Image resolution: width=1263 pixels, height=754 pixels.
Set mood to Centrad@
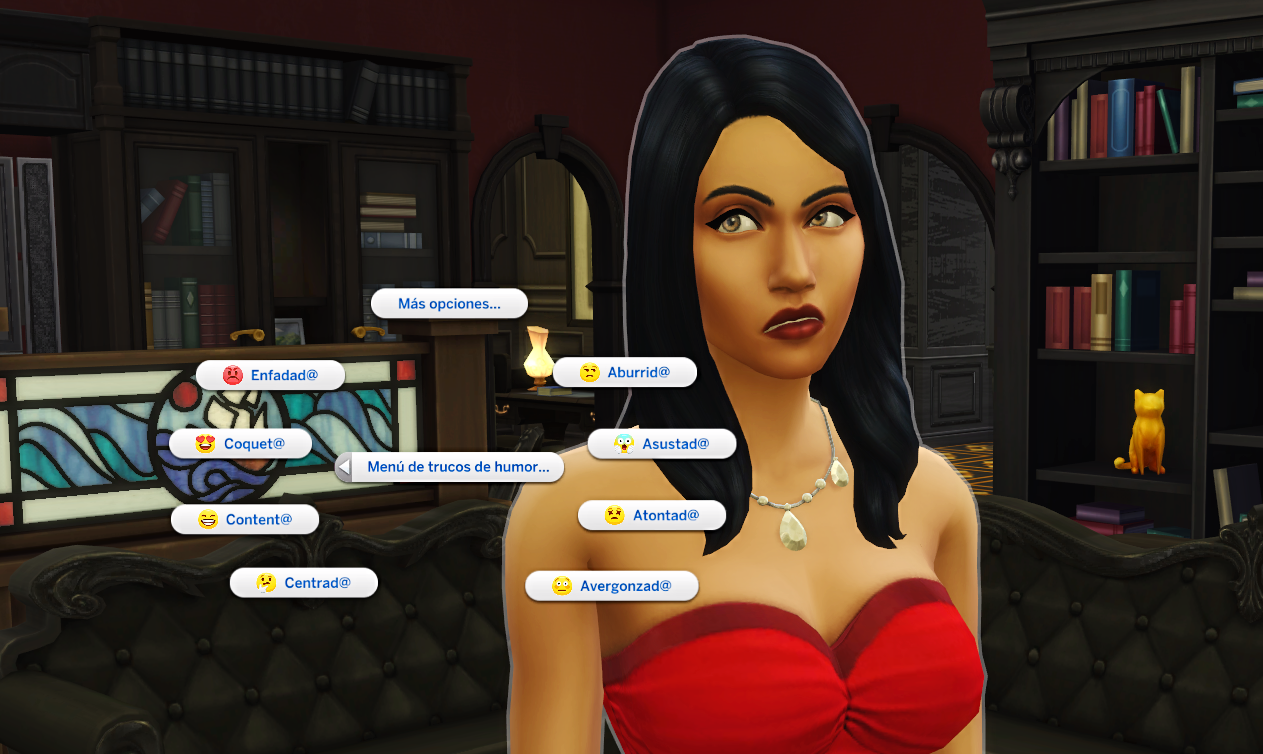click(304, 582)
